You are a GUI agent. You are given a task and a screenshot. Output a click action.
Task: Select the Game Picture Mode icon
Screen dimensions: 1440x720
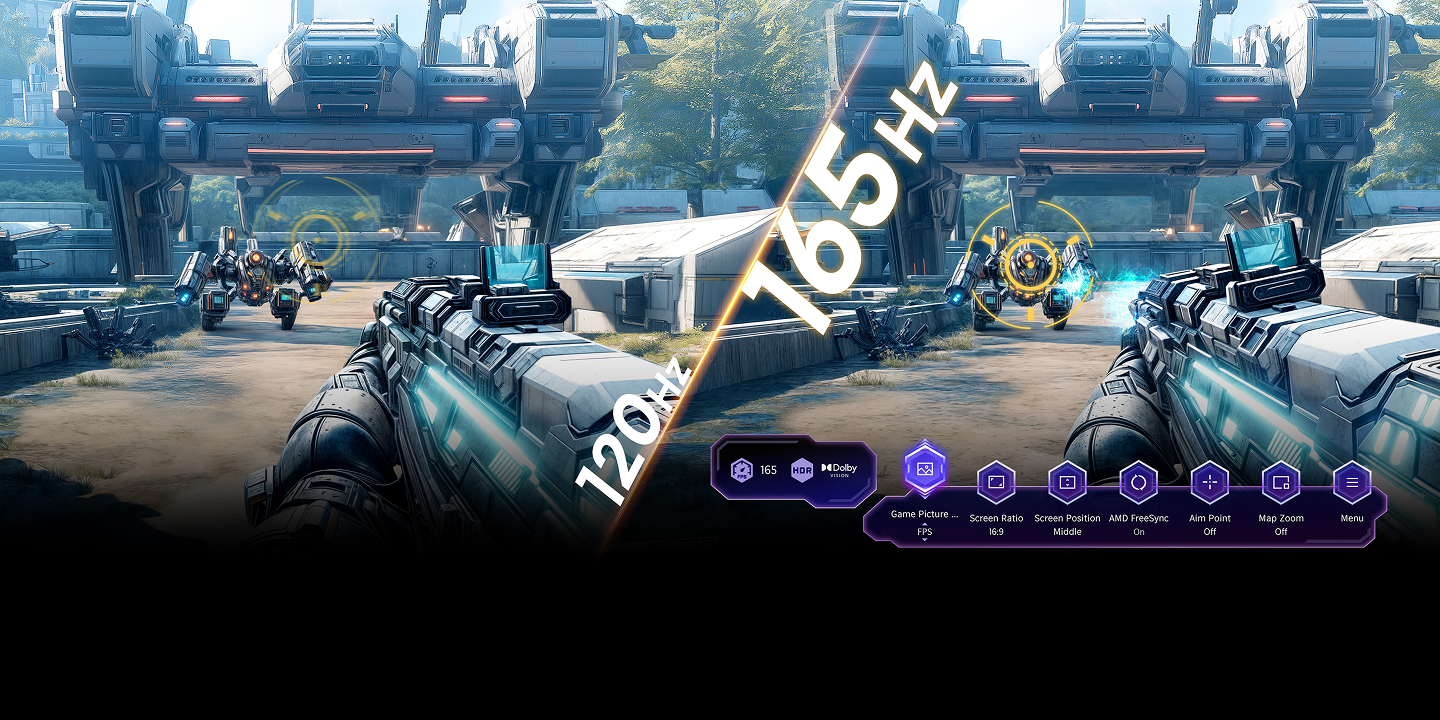[925, 468]
